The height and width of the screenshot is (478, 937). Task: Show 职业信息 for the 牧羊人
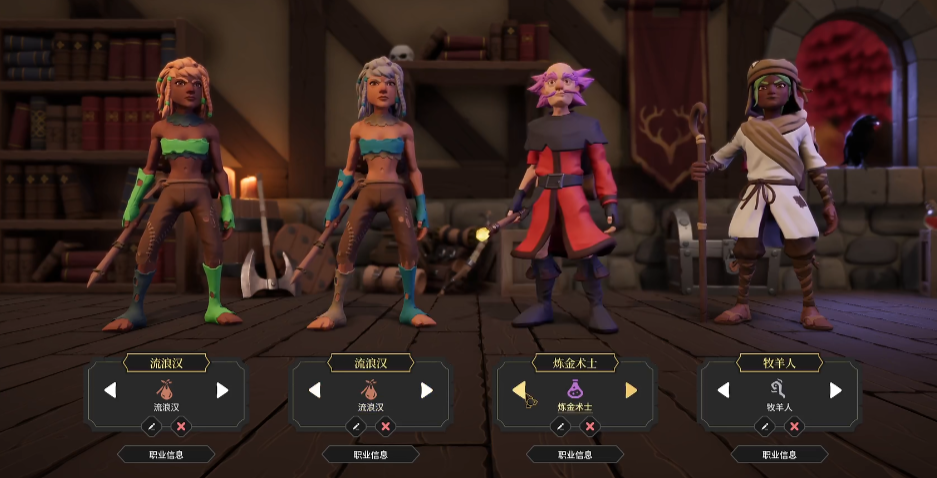(x=779, y=454)
